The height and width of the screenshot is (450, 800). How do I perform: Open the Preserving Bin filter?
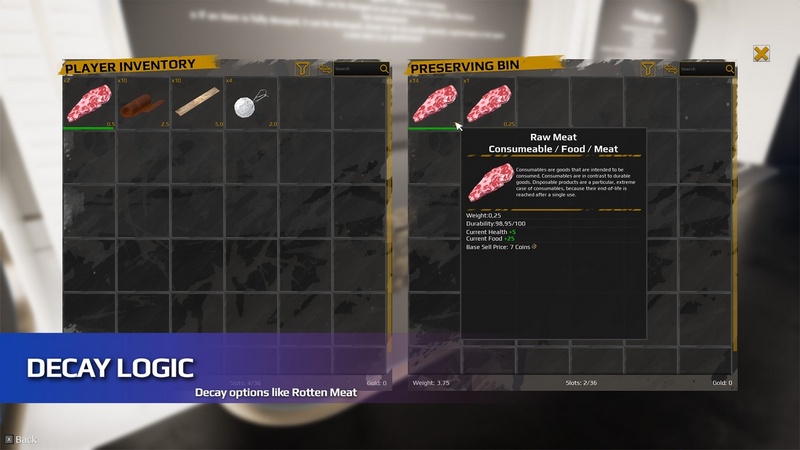[647, 69]
